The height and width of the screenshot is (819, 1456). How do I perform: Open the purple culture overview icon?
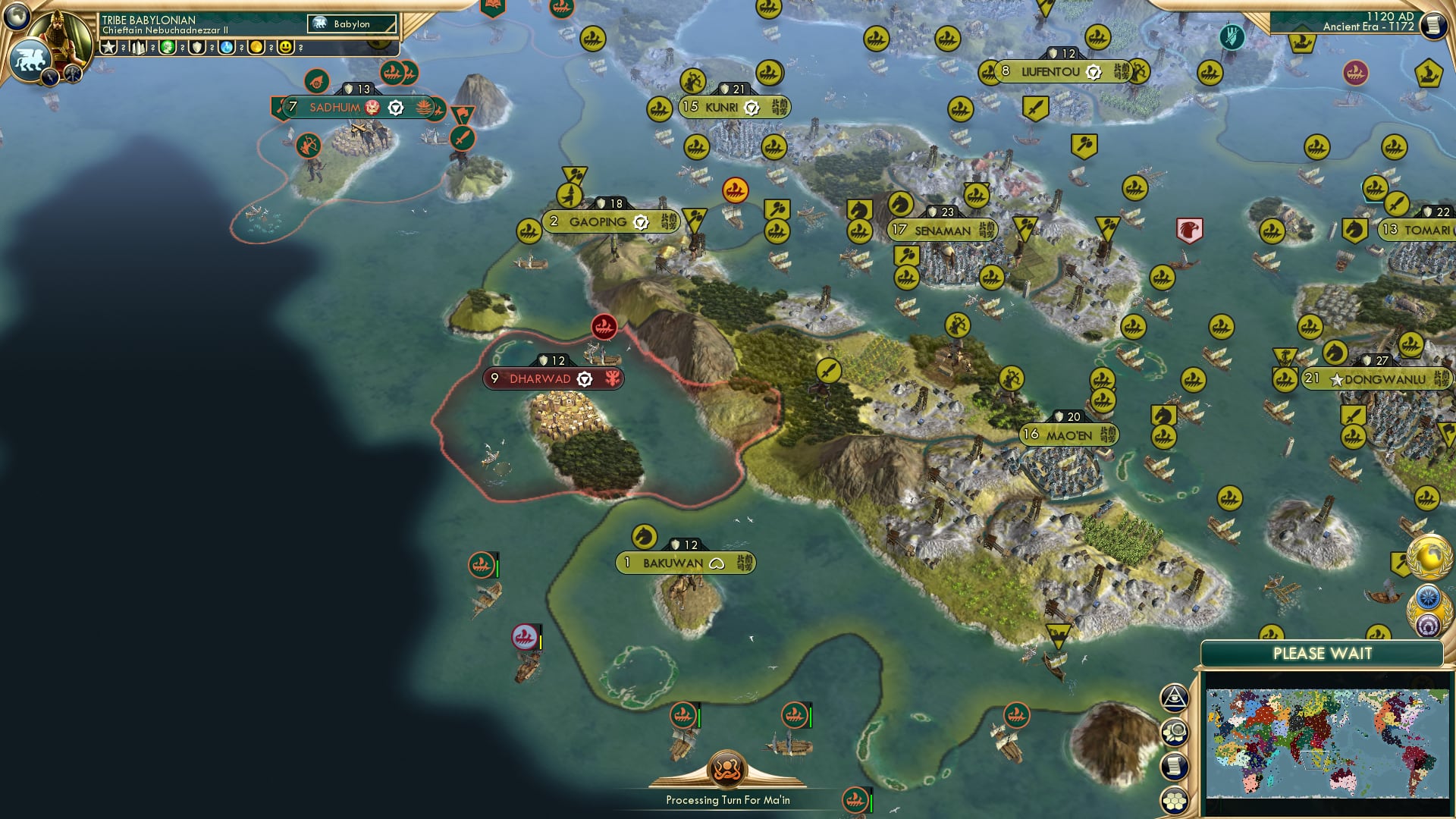(1428, 623)
